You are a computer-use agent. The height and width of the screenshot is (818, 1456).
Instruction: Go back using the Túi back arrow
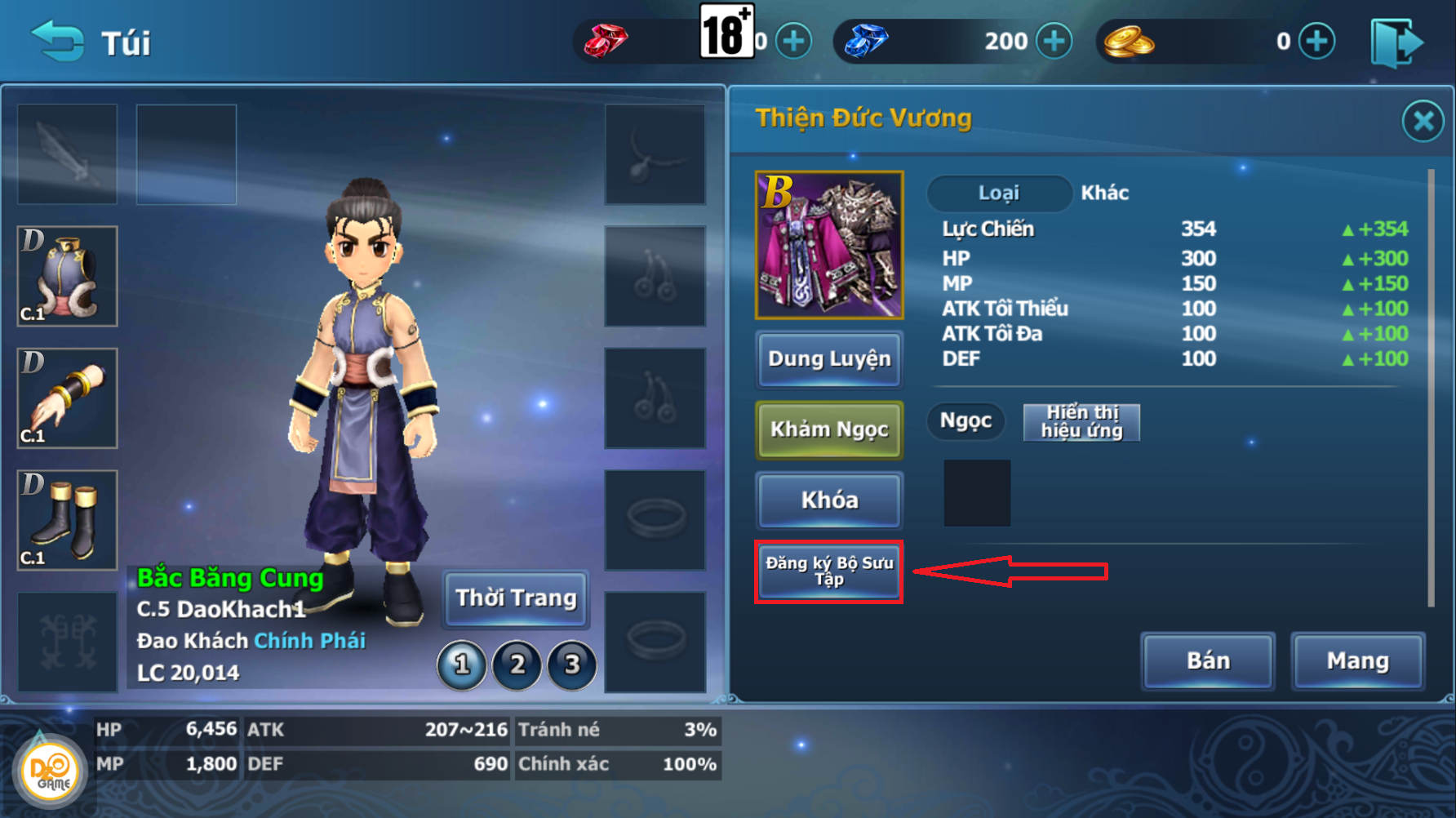pos(57,41)
